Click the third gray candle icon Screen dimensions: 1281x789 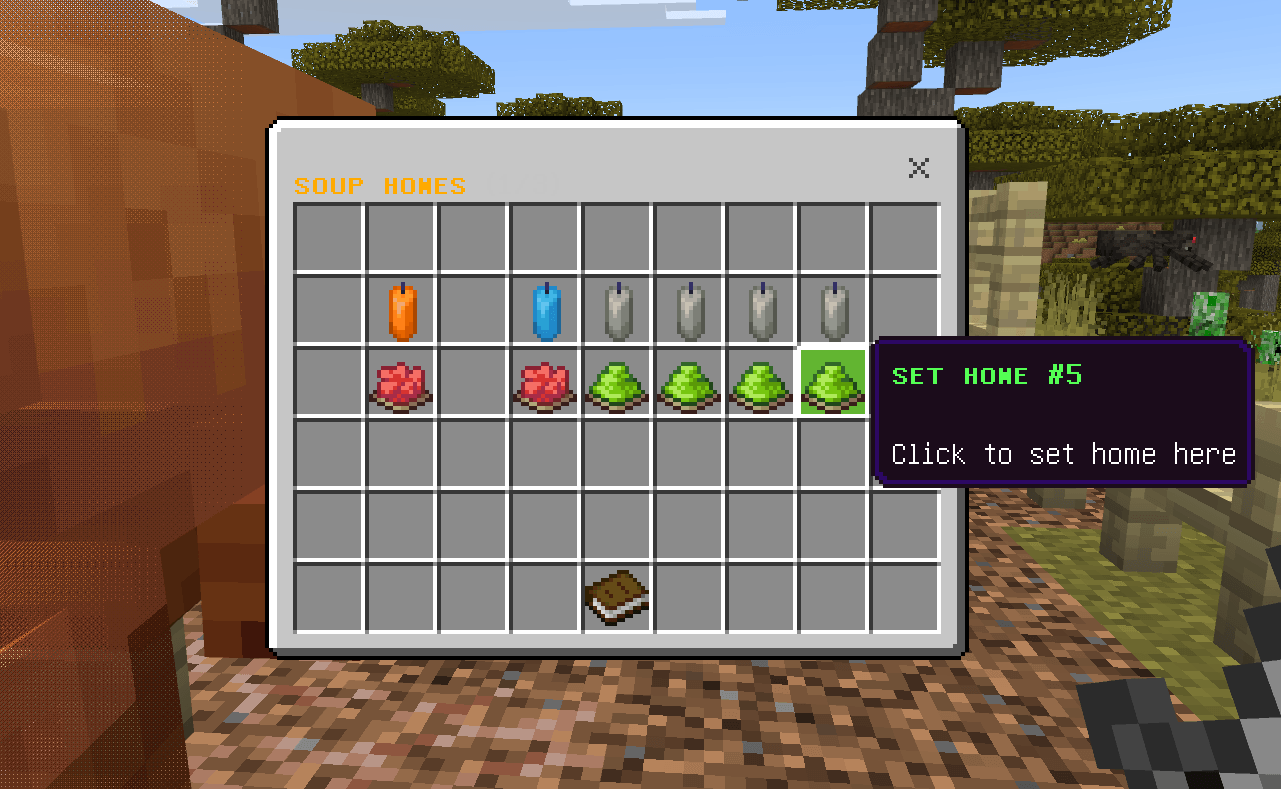pos(761,311)
